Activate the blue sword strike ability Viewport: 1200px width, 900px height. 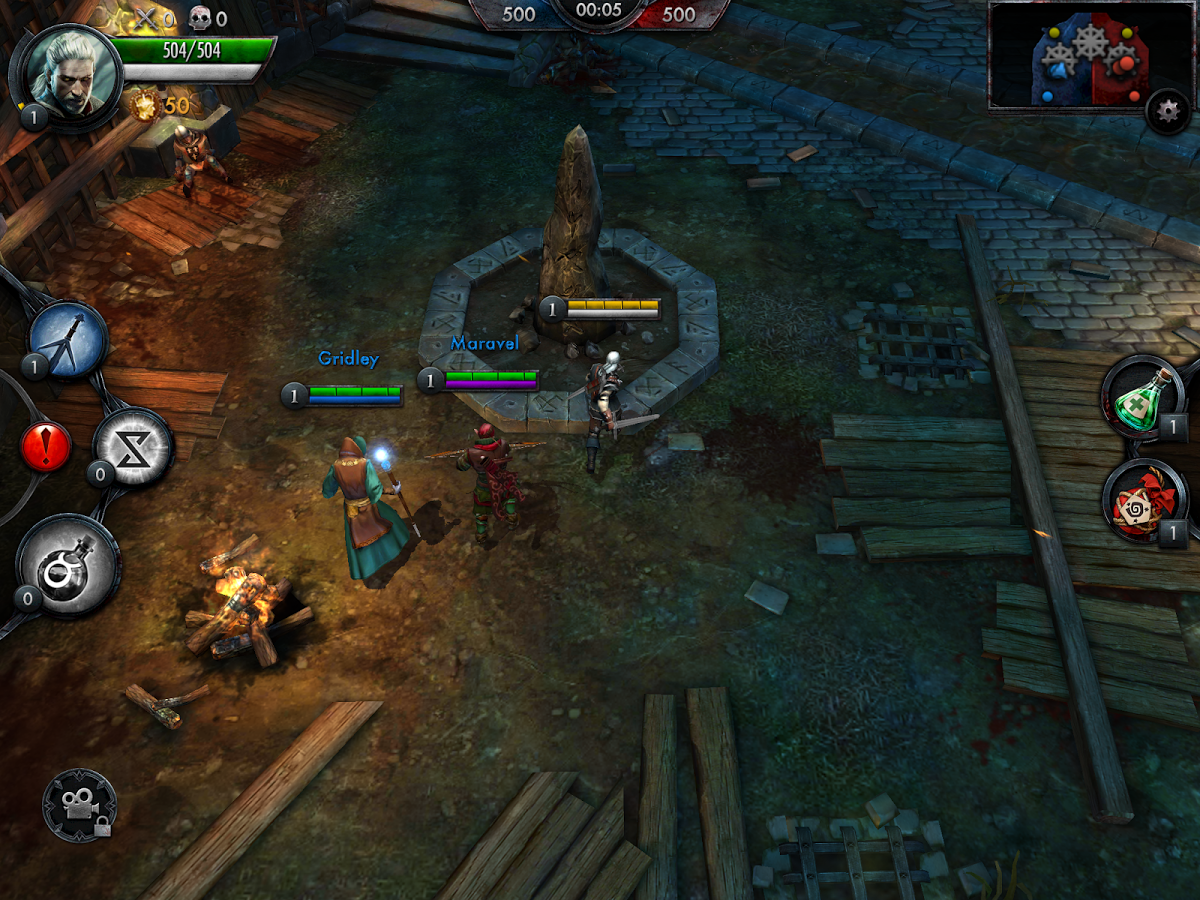(69, 340)
